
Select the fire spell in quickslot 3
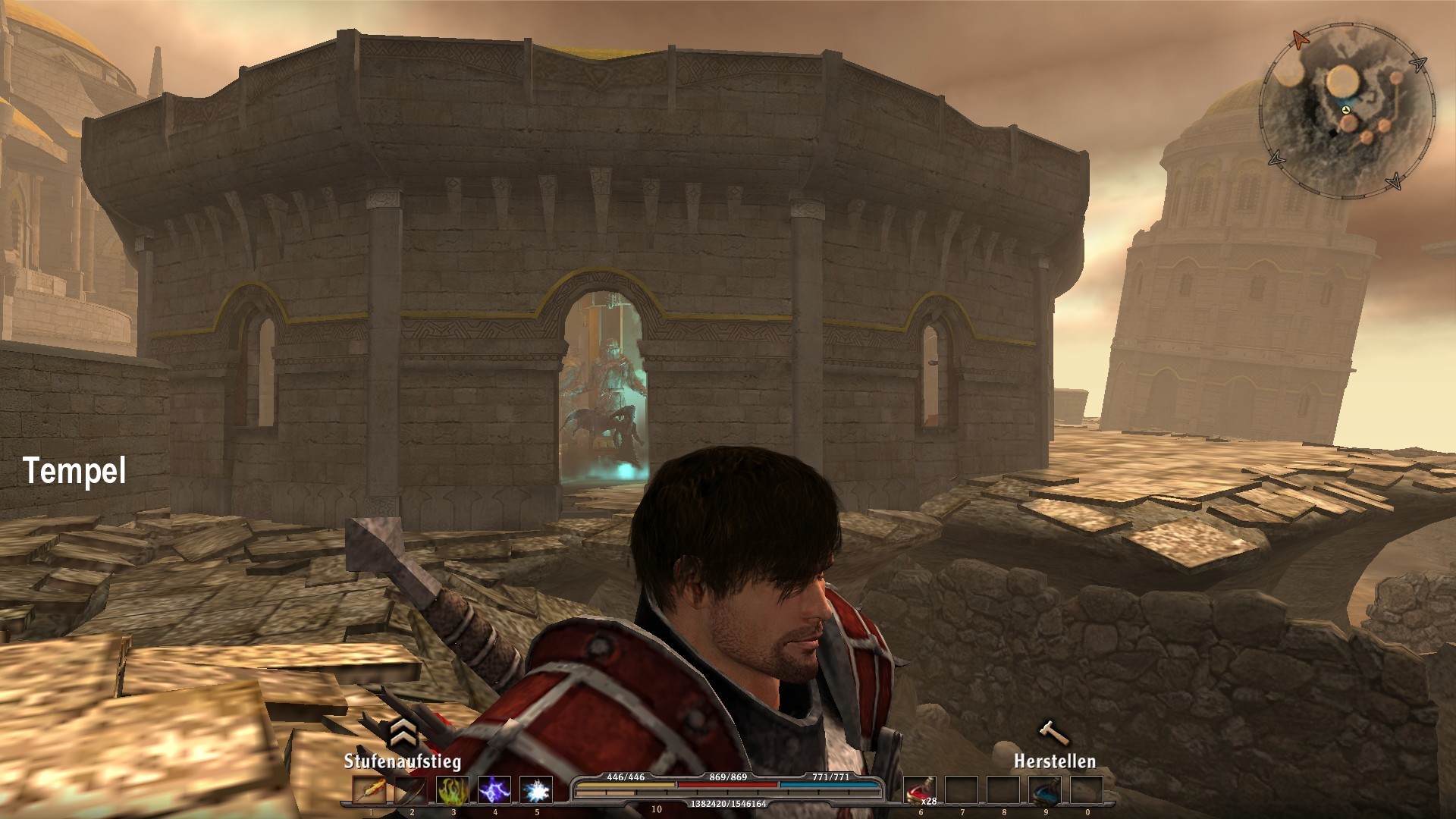coord(453,789)
